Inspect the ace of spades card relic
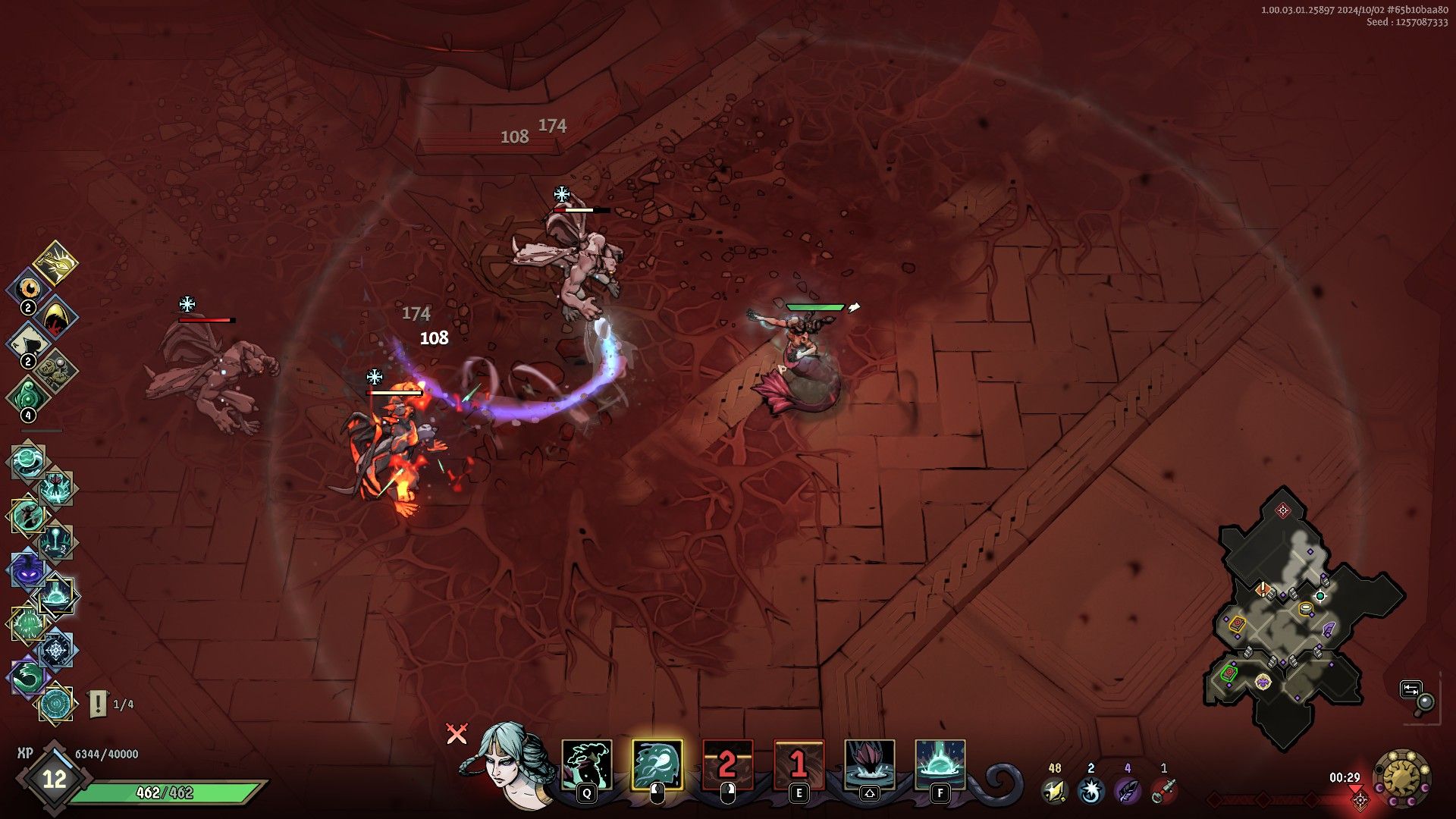The image size is (1456, 819). (27, 343)
